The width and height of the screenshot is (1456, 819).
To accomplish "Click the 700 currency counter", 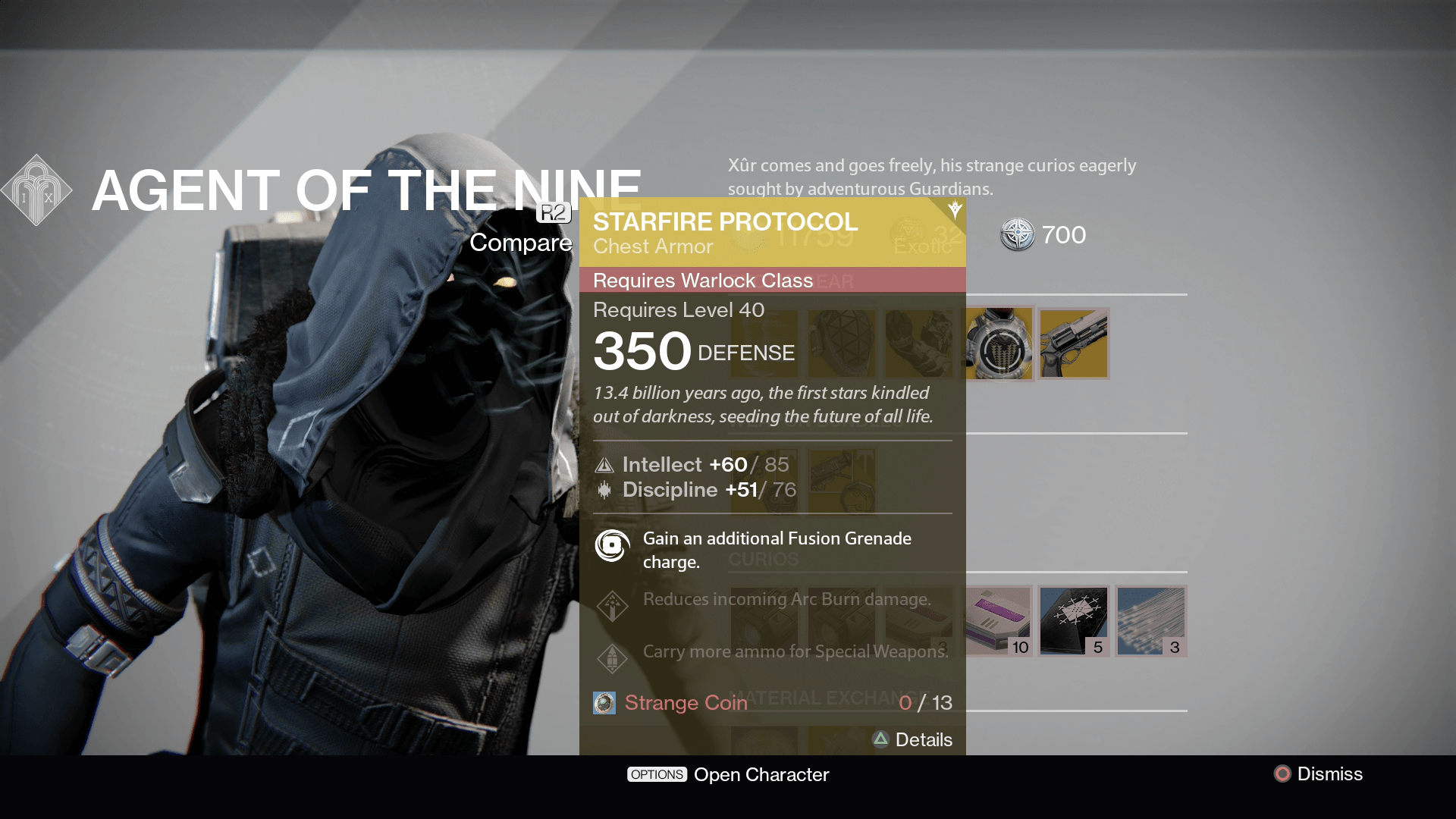I will pyautogui.click(x=1042, y=235).
